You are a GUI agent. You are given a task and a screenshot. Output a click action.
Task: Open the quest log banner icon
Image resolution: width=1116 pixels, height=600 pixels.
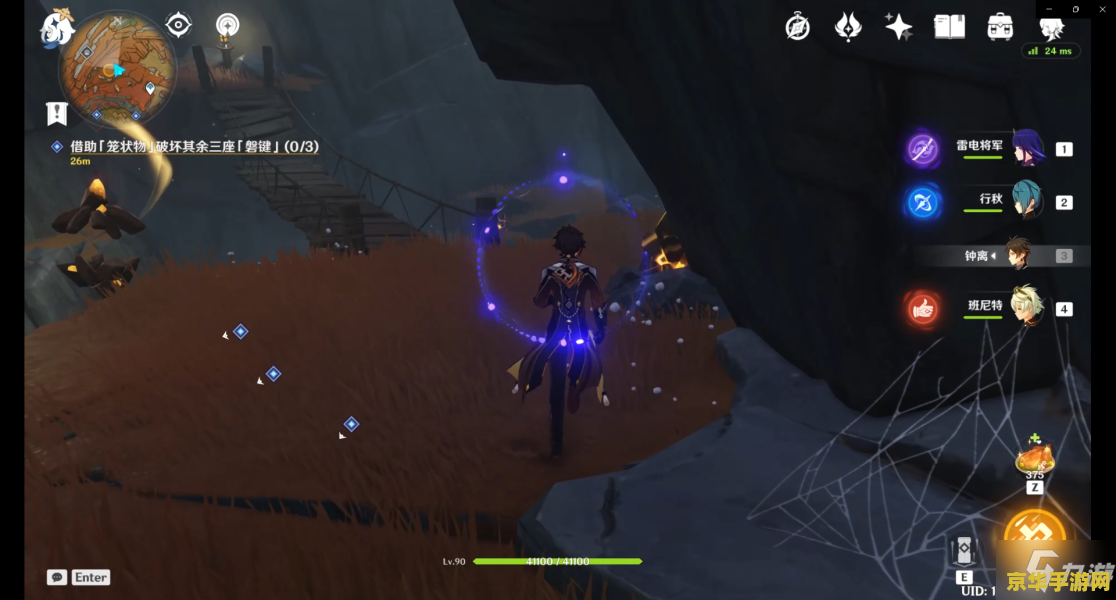[57, 113]
